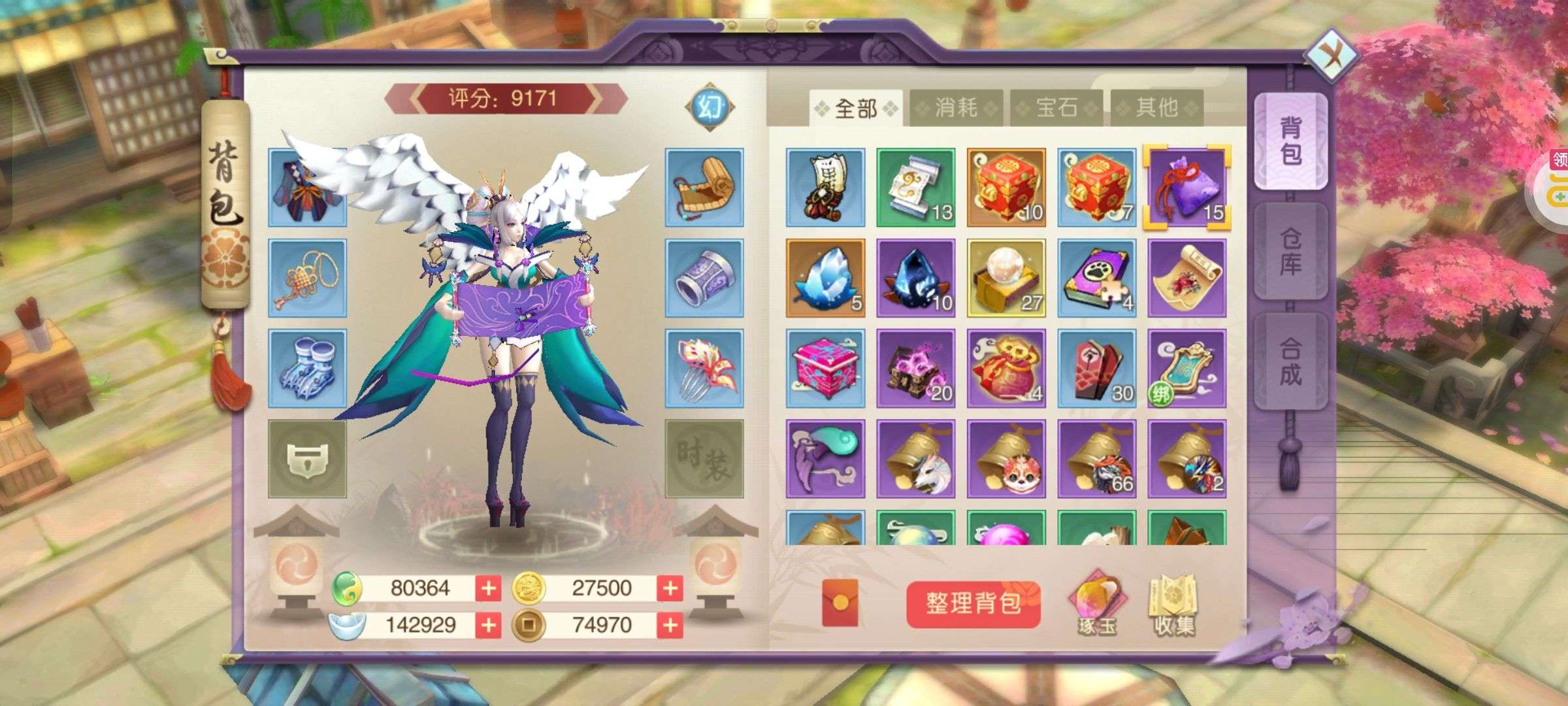Open the 琢玉 gem icon
The width and height of the screenshot is (1568, 706).
[1097, 605]
